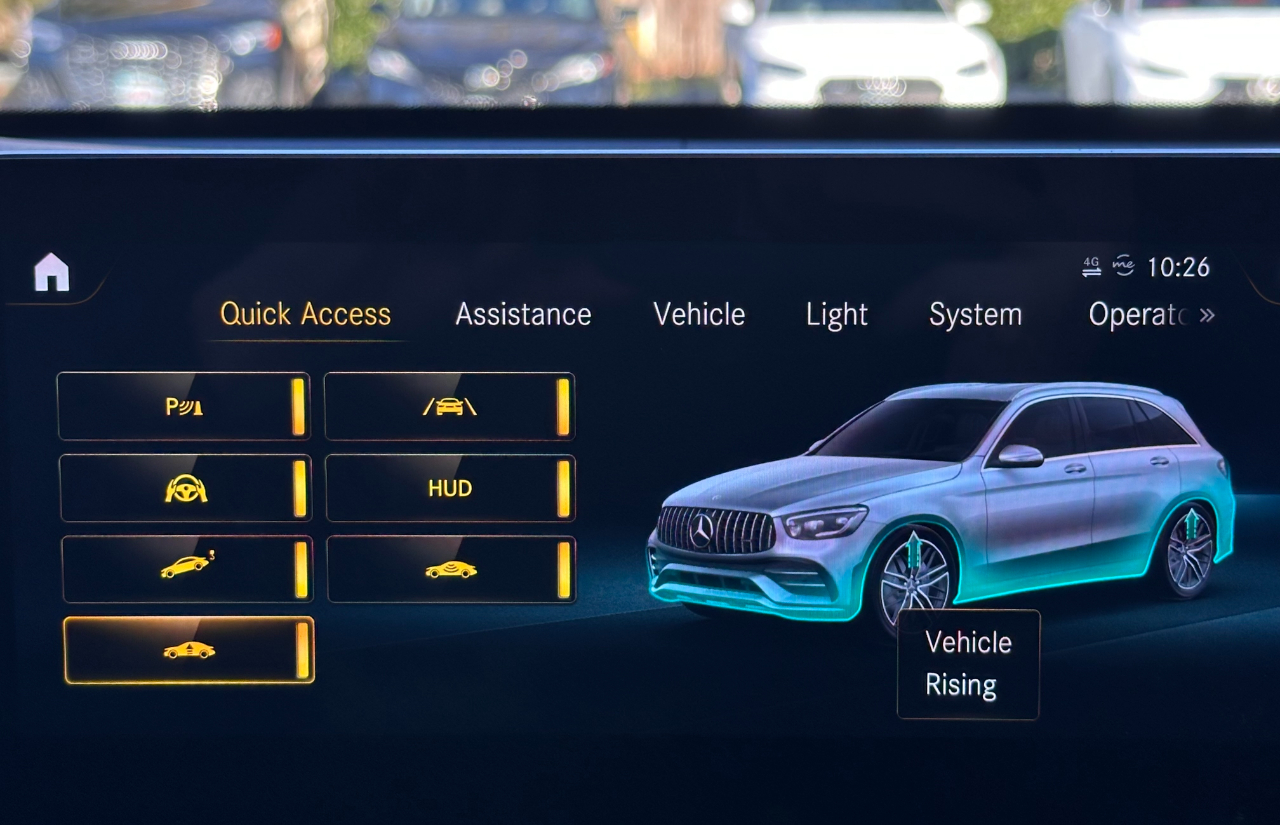Open the Vehicle tab

point(698,315)
